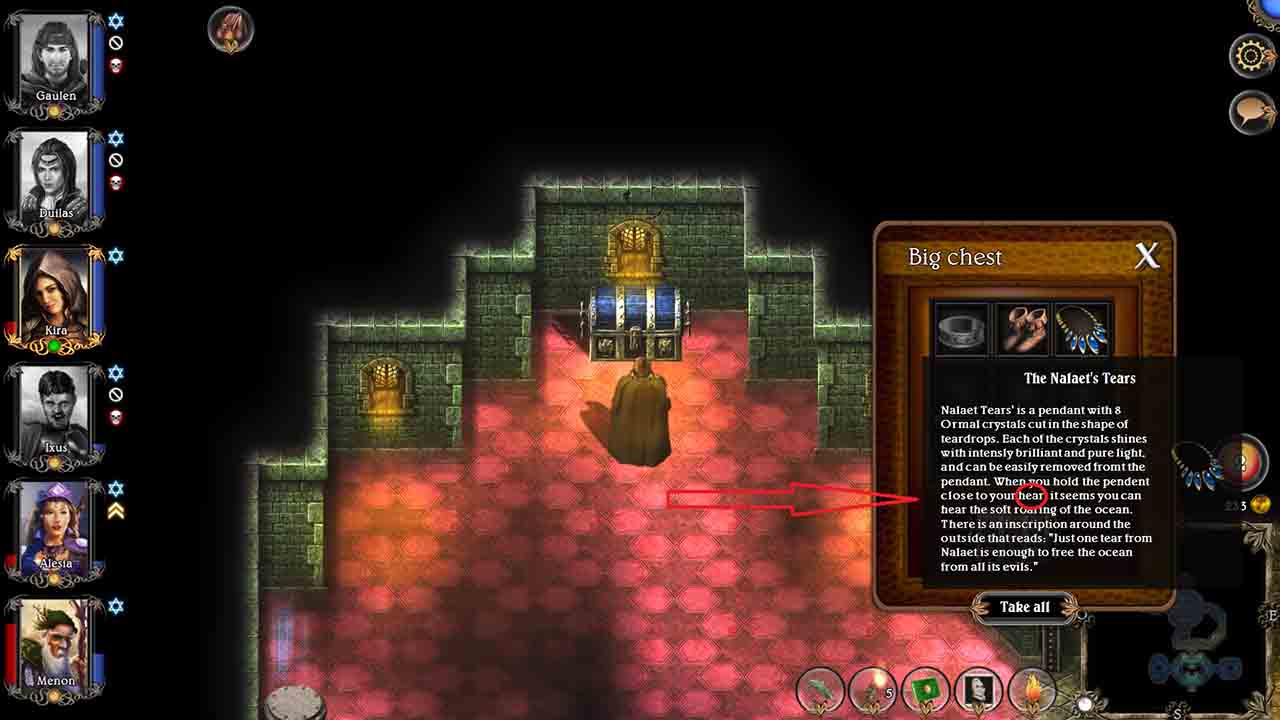1280x720 pixels.
Task: Take all items from the chest
Action: click(x=1024, y=607)
